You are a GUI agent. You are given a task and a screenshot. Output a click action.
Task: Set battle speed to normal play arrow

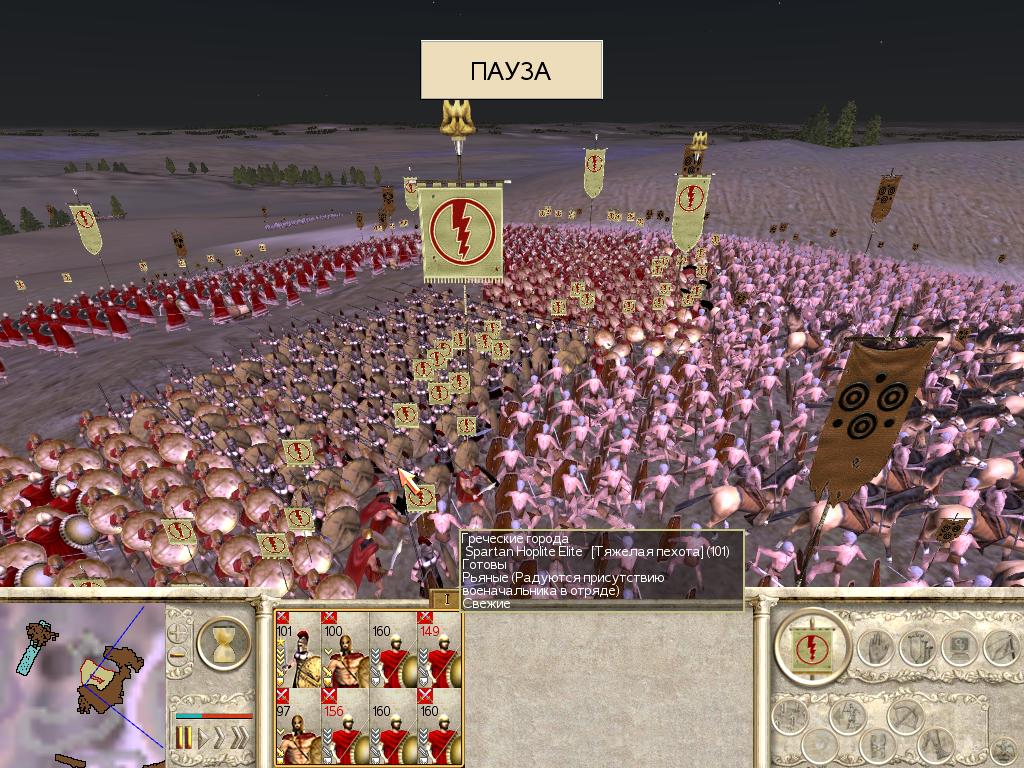pos(203,740)
